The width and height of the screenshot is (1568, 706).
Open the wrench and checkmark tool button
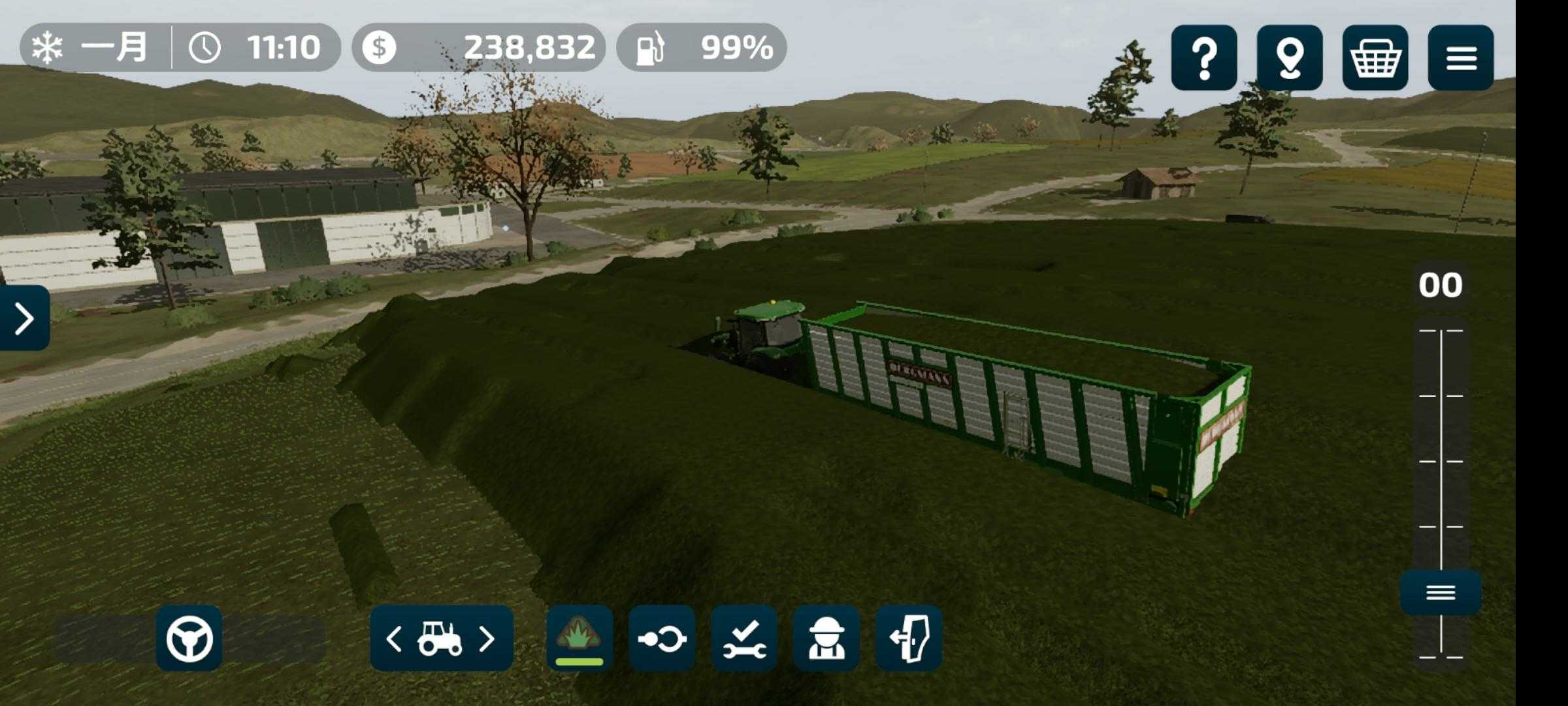click(744, 638)
